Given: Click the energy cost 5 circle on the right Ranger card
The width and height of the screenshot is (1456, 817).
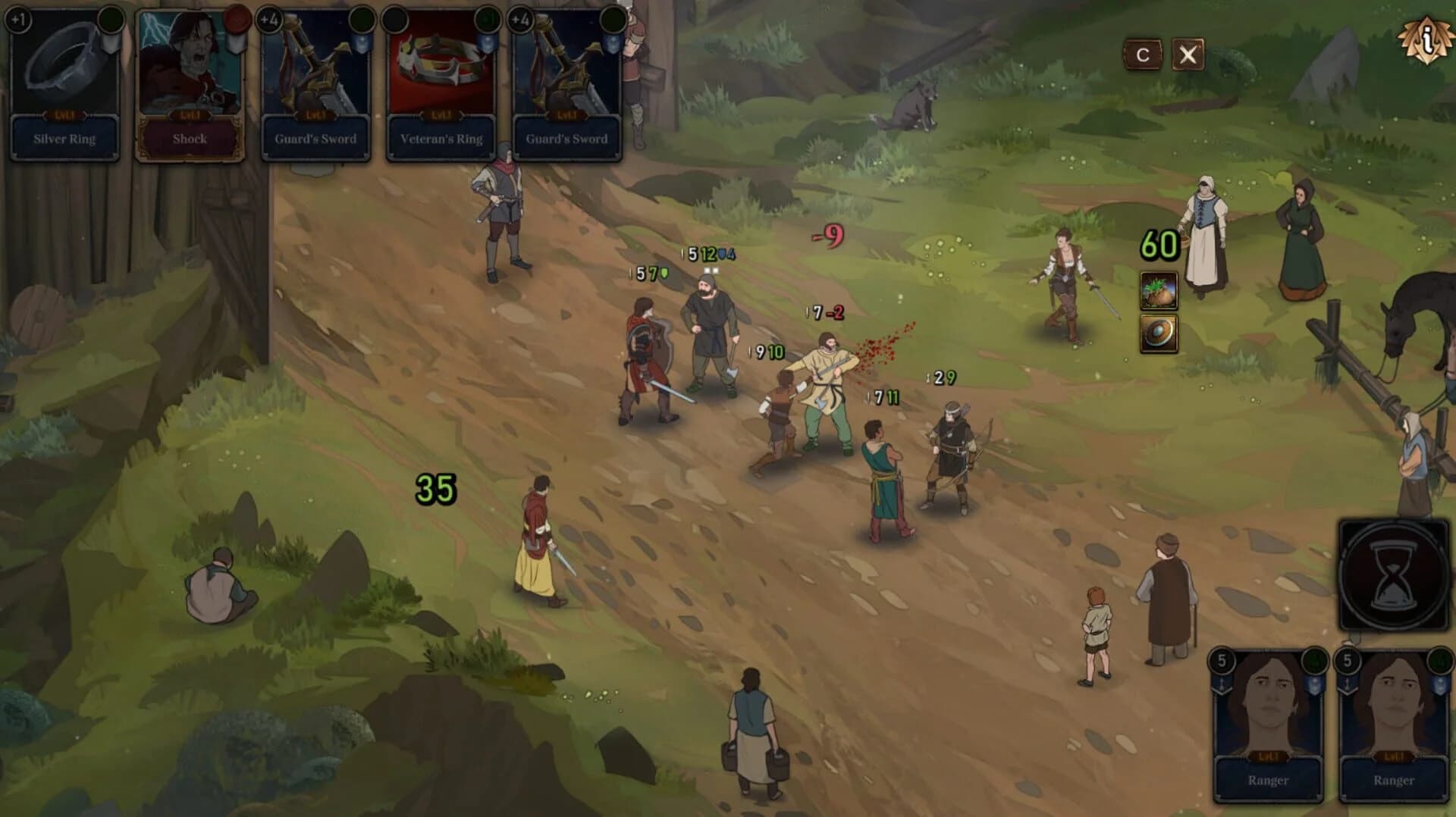Looking at the screenshot, I should tap(1347, 661).
